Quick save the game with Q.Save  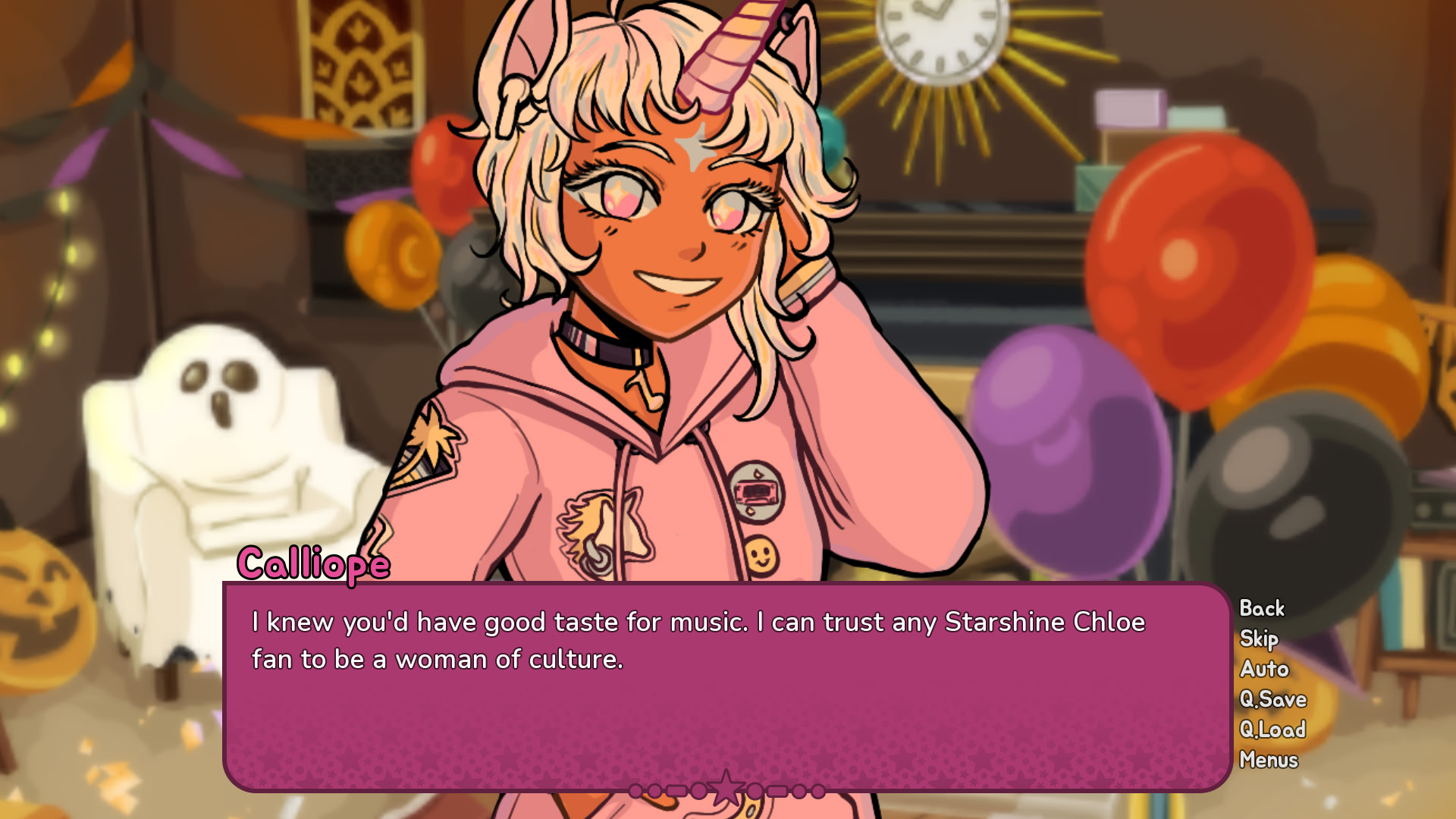[1272, 699]
